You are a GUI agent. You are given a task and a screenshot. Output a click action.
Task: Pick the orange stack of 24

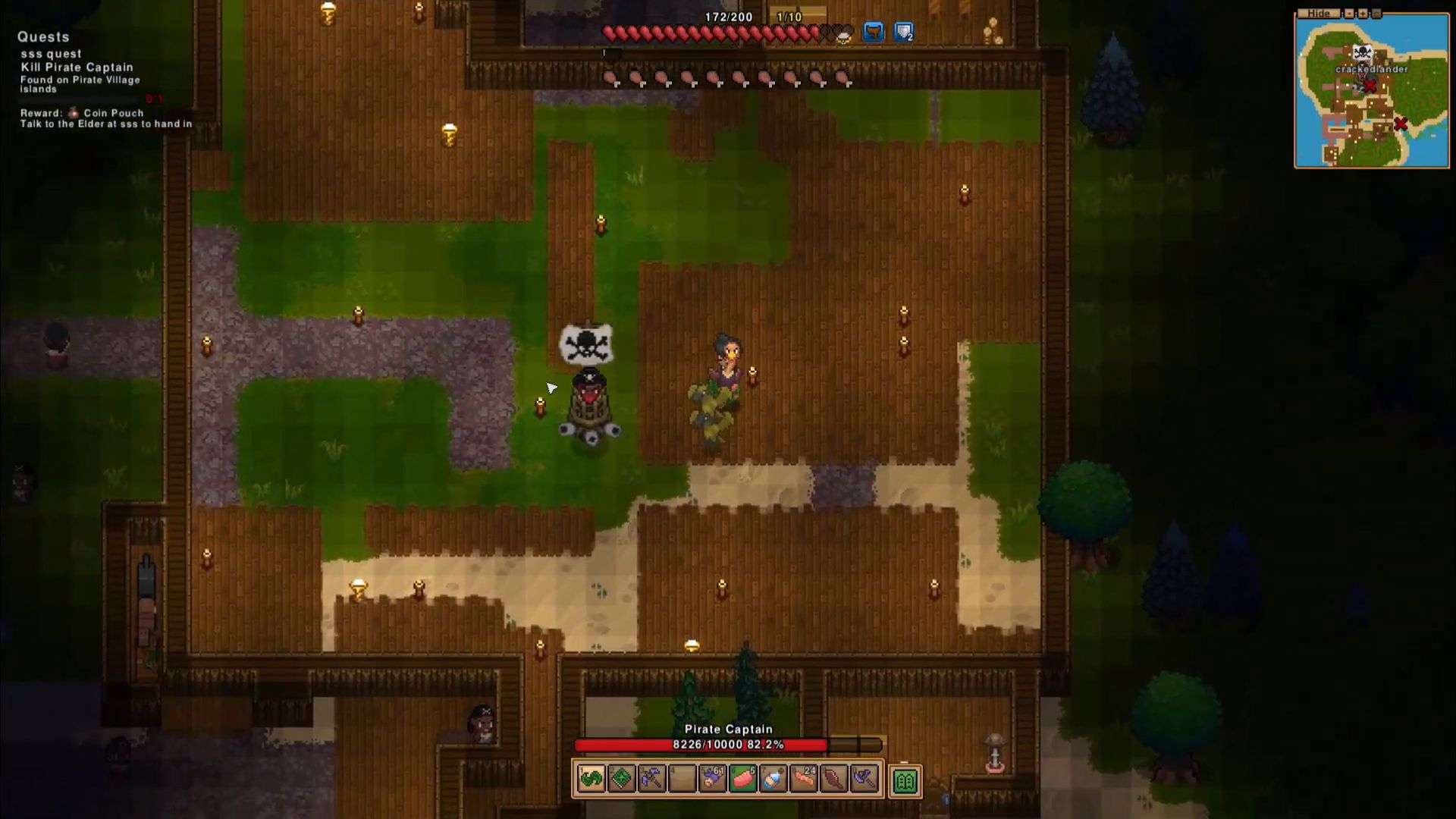[x=804, y=779]
